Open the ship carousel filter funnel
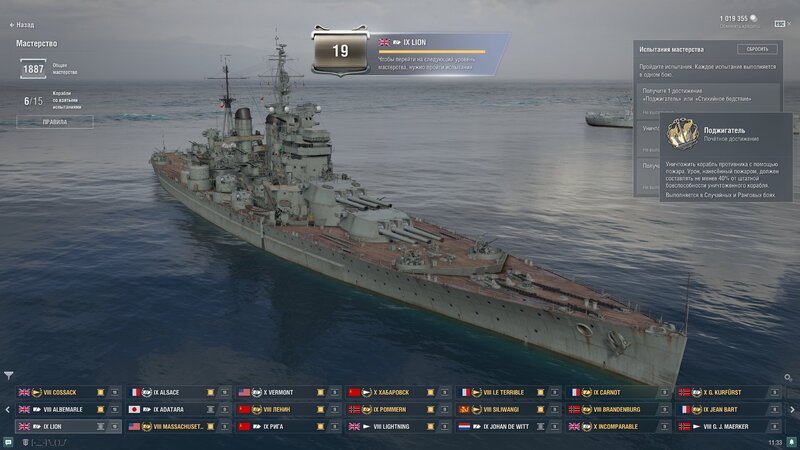800x450 pixels. [9, 377]
